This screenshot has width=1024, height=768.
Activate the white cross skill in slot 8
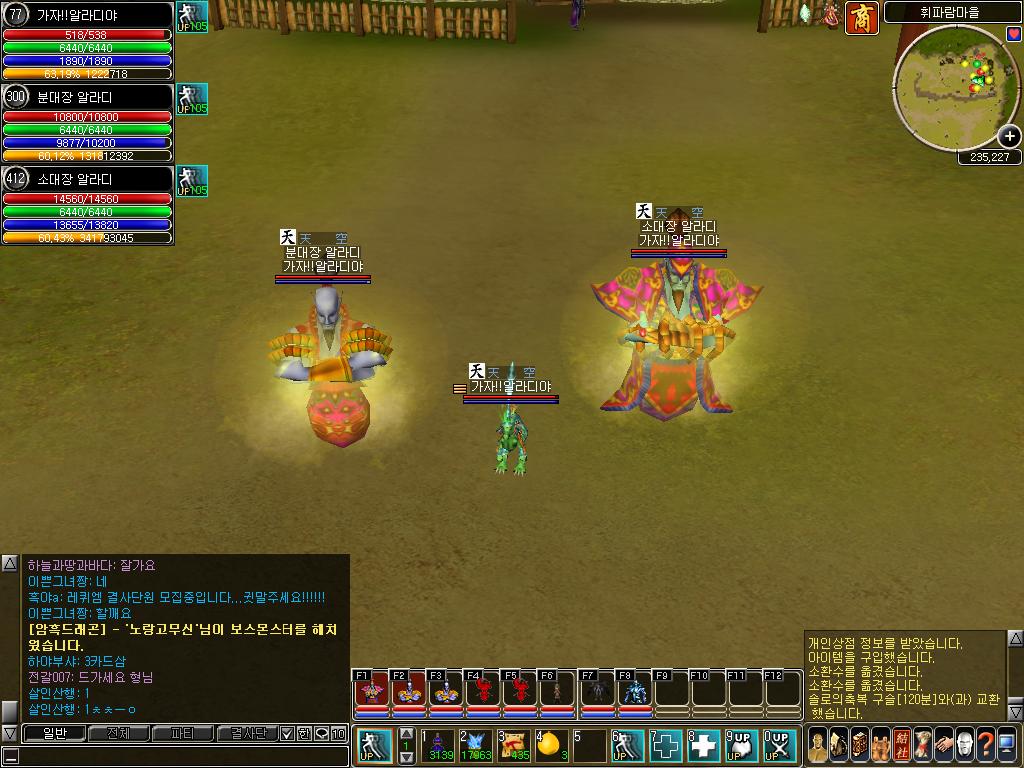click(704, 745)
